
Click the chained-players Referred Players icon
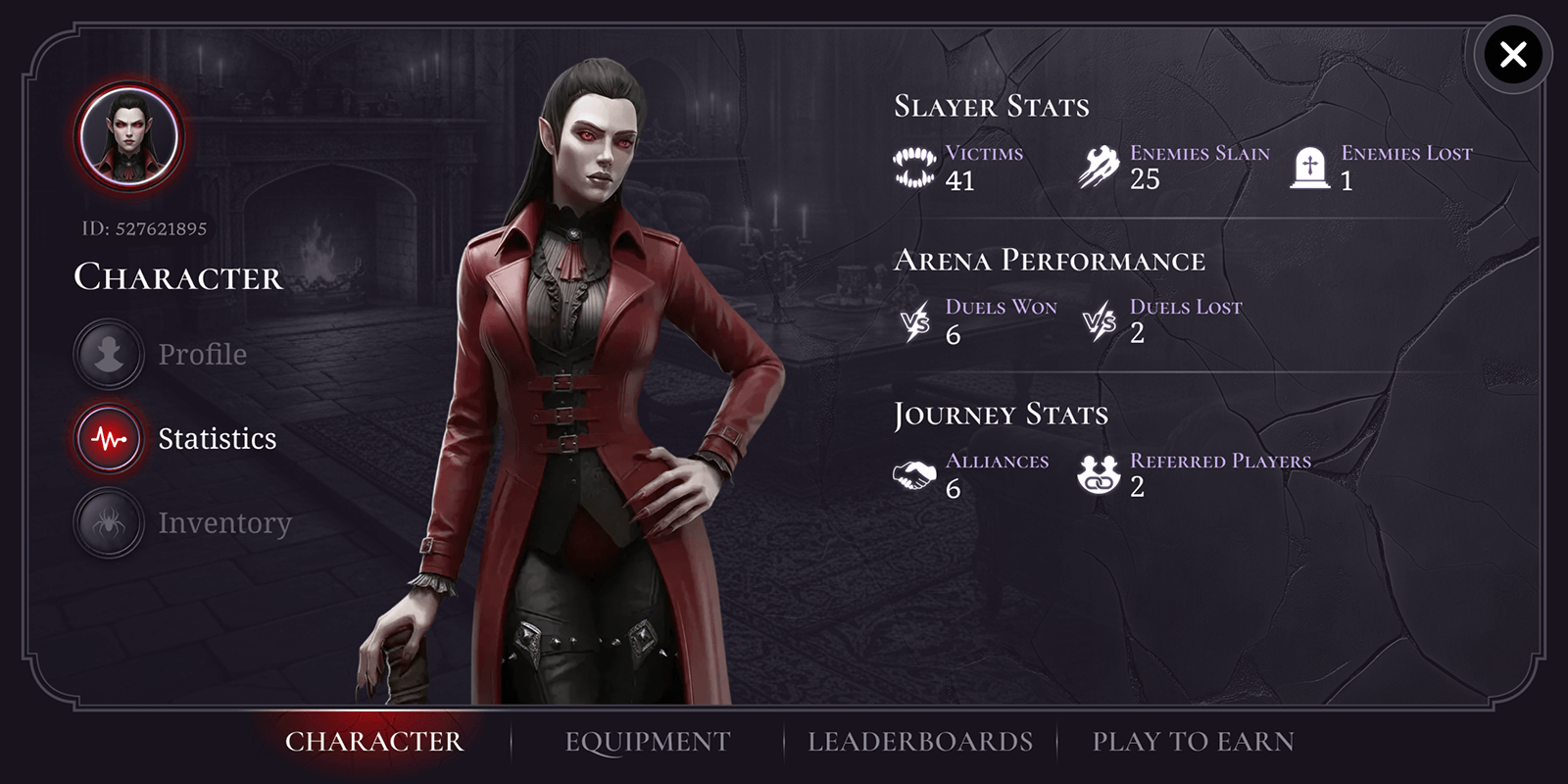pos(1100,475)
